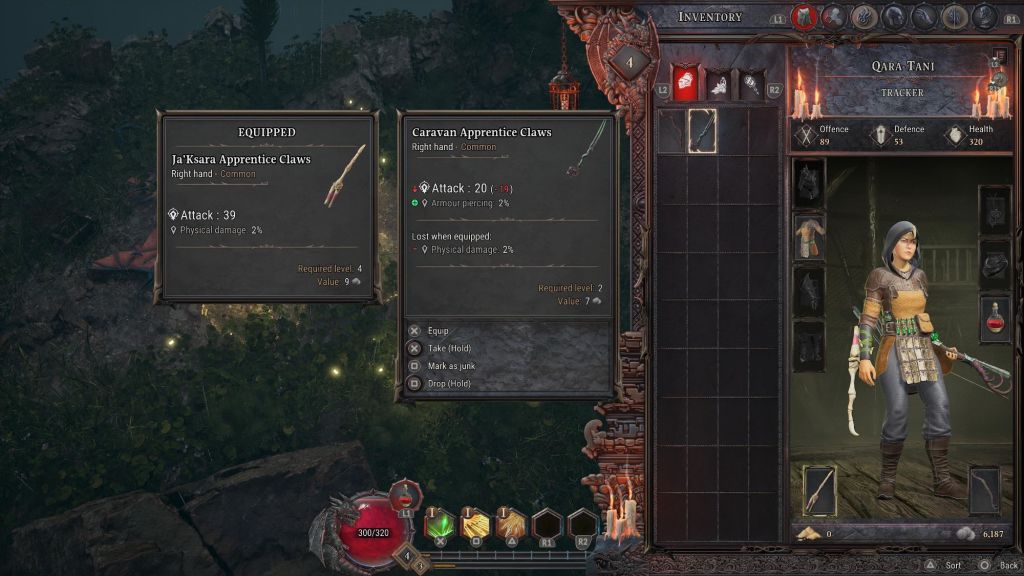Select the red potion equipment slot
The height and width of the screenshot is (576, 1024).
coord(994,318)
